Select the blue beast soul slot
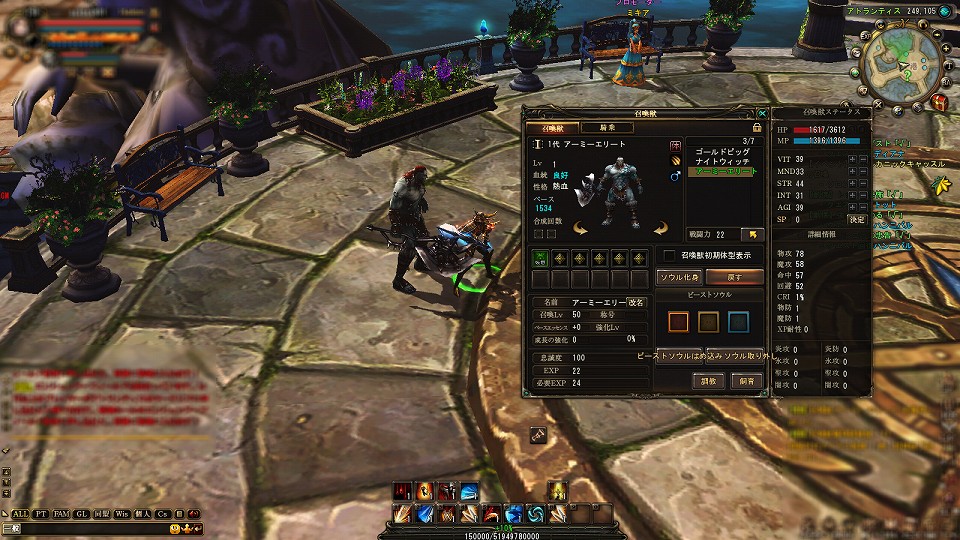Viewport: 960px width, 540px height. pos(738,322)
